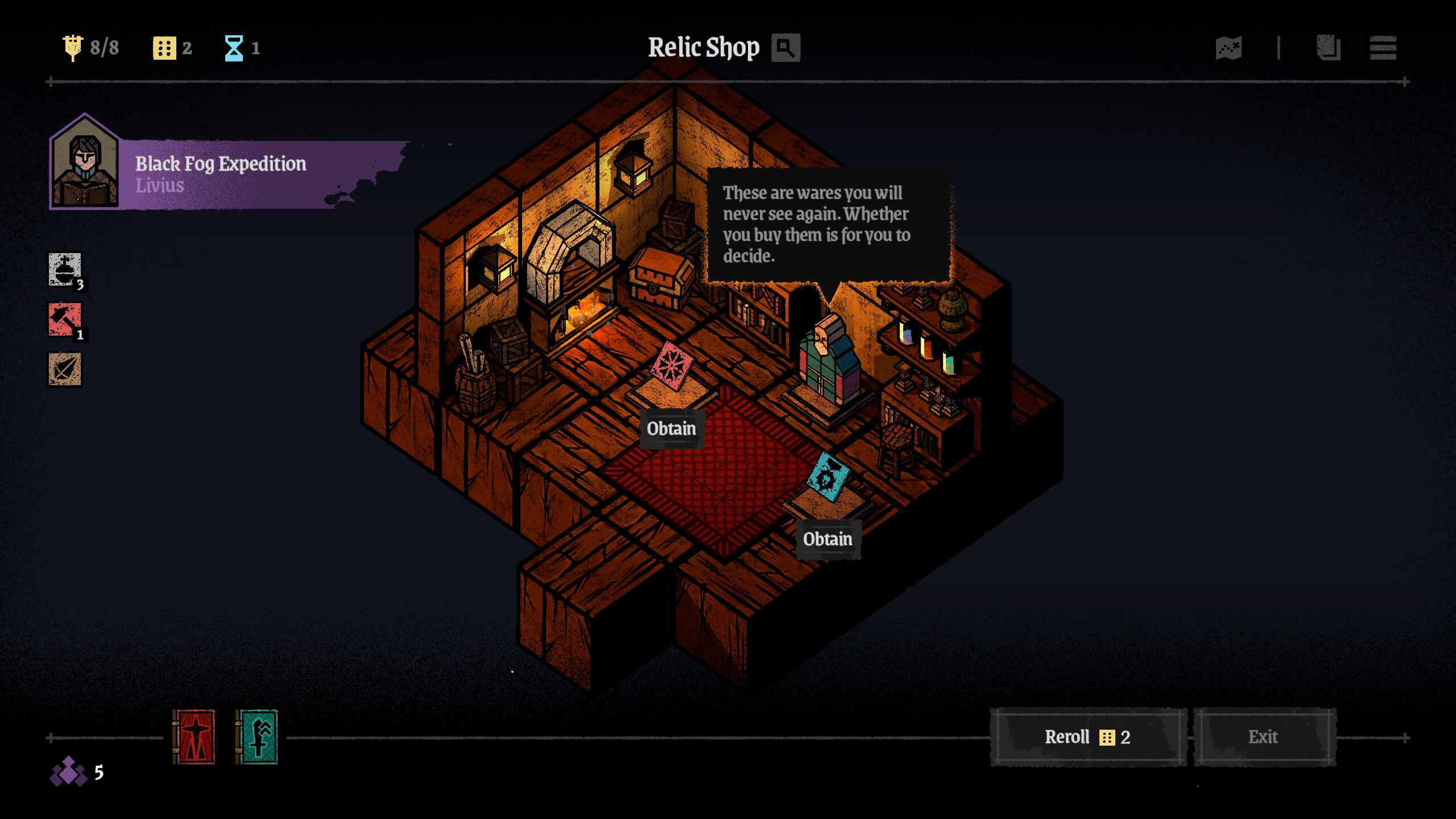This screenshot has width=1456, height=819.
Task: Click the magnifier icon beside Relic Shop
Action: tap(785, 48)
